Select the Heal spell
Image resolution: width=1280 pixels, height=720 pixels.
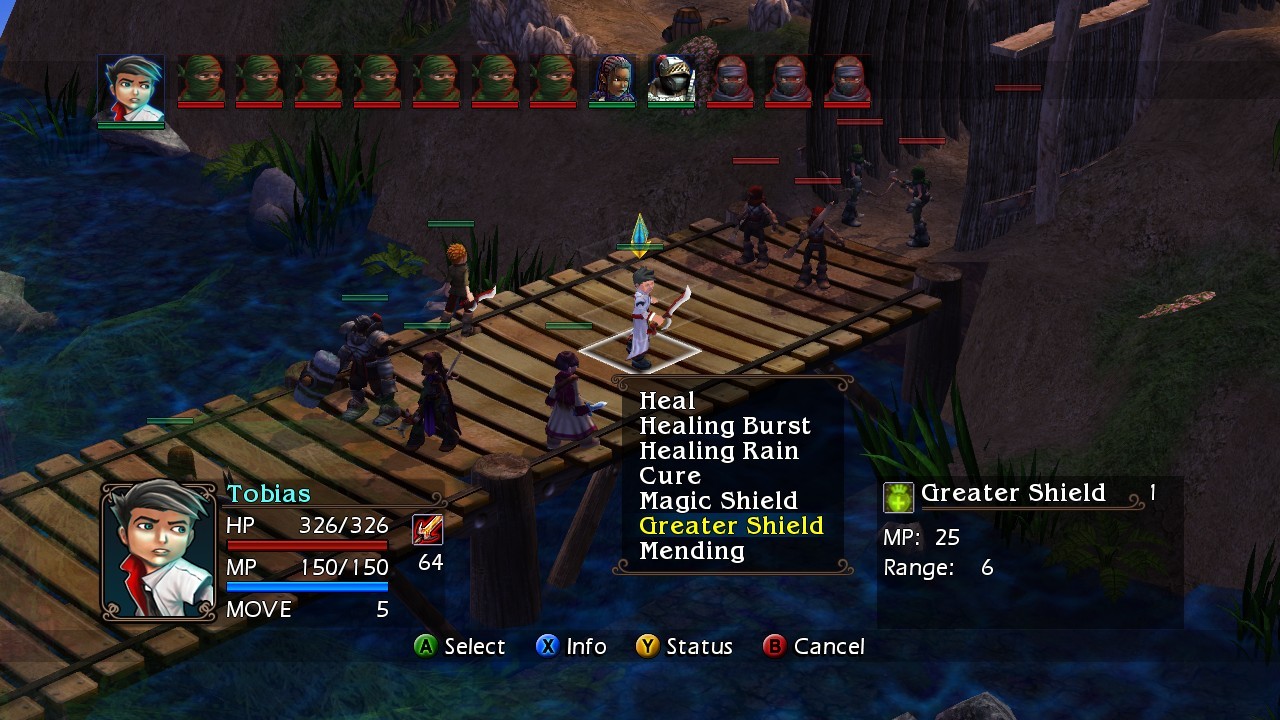[x=667, y=401]
